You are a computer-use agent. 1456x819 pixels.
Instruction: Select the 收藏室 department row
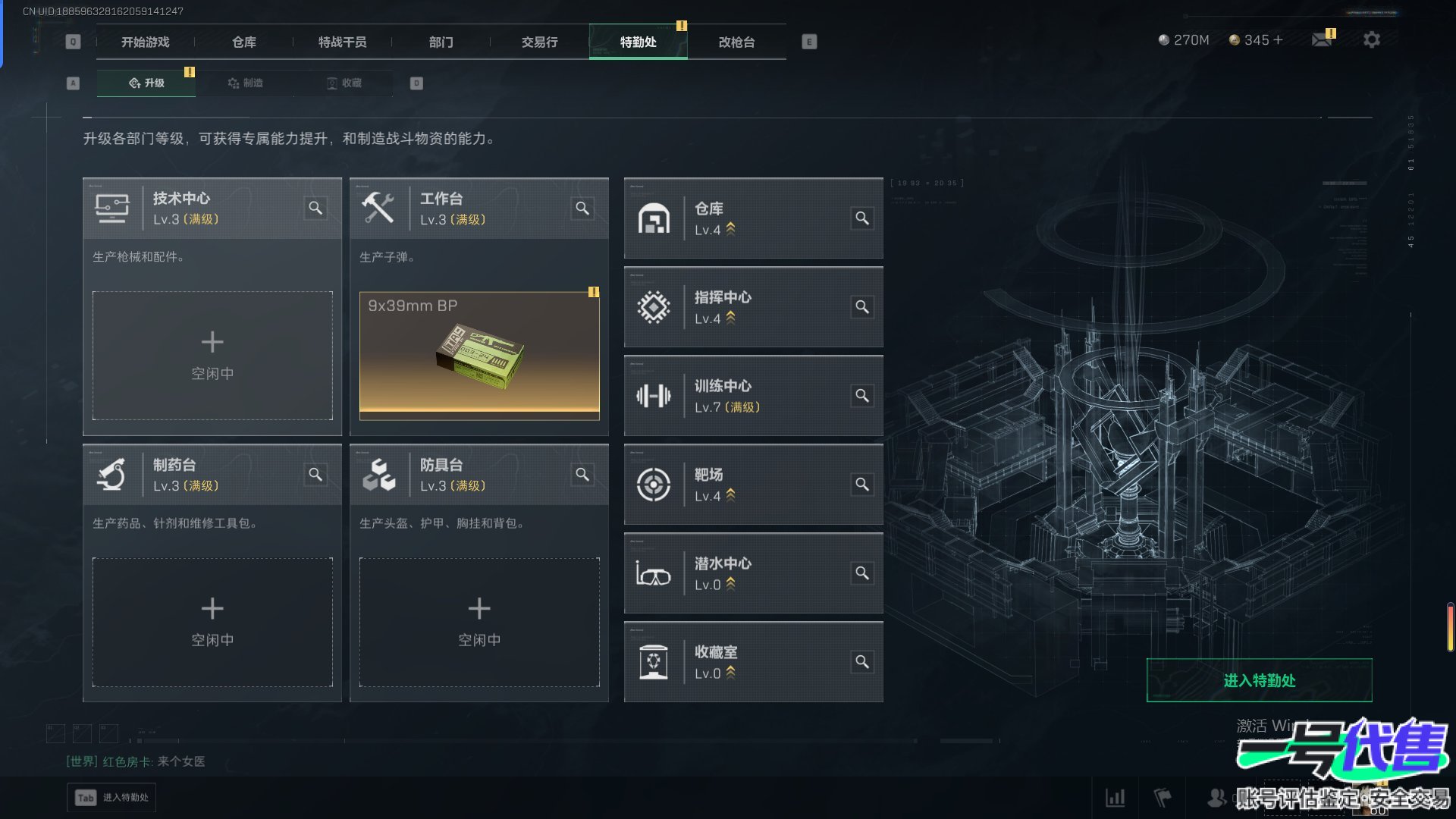coord(753,662)
